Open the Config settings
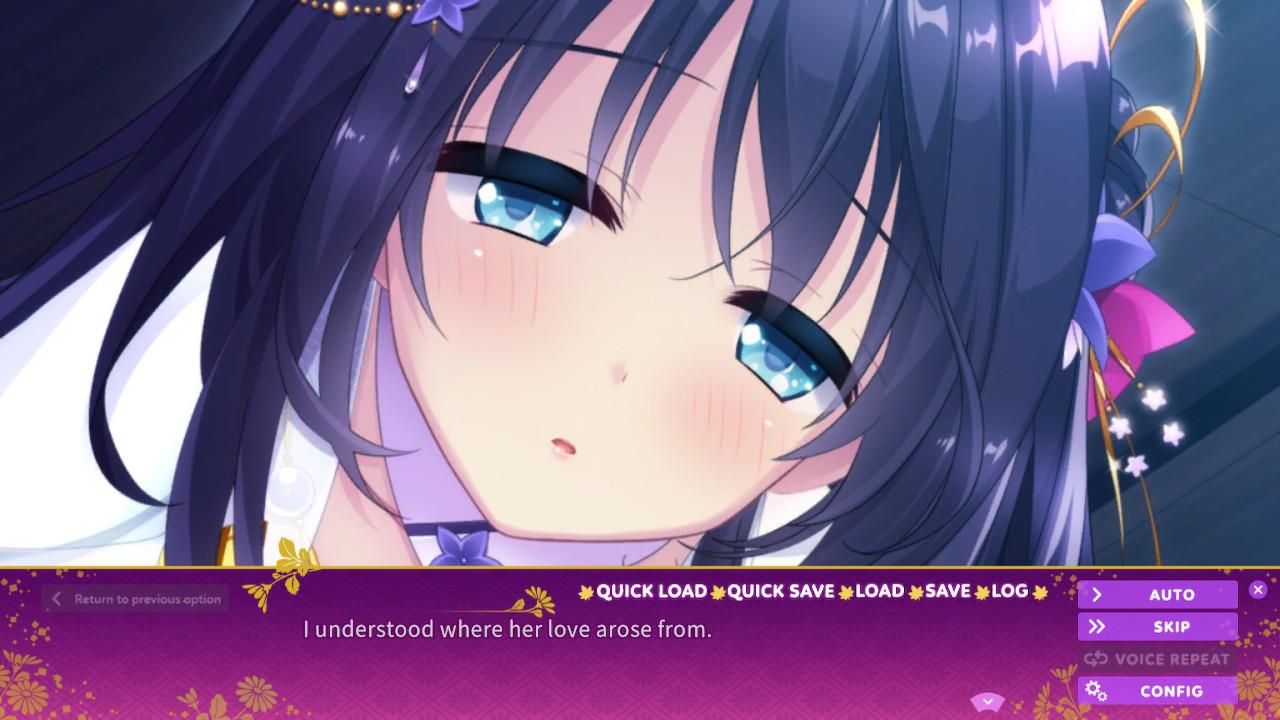Image resolution: width=1280 pixels, height=720 pixels. coord(1157,691)
